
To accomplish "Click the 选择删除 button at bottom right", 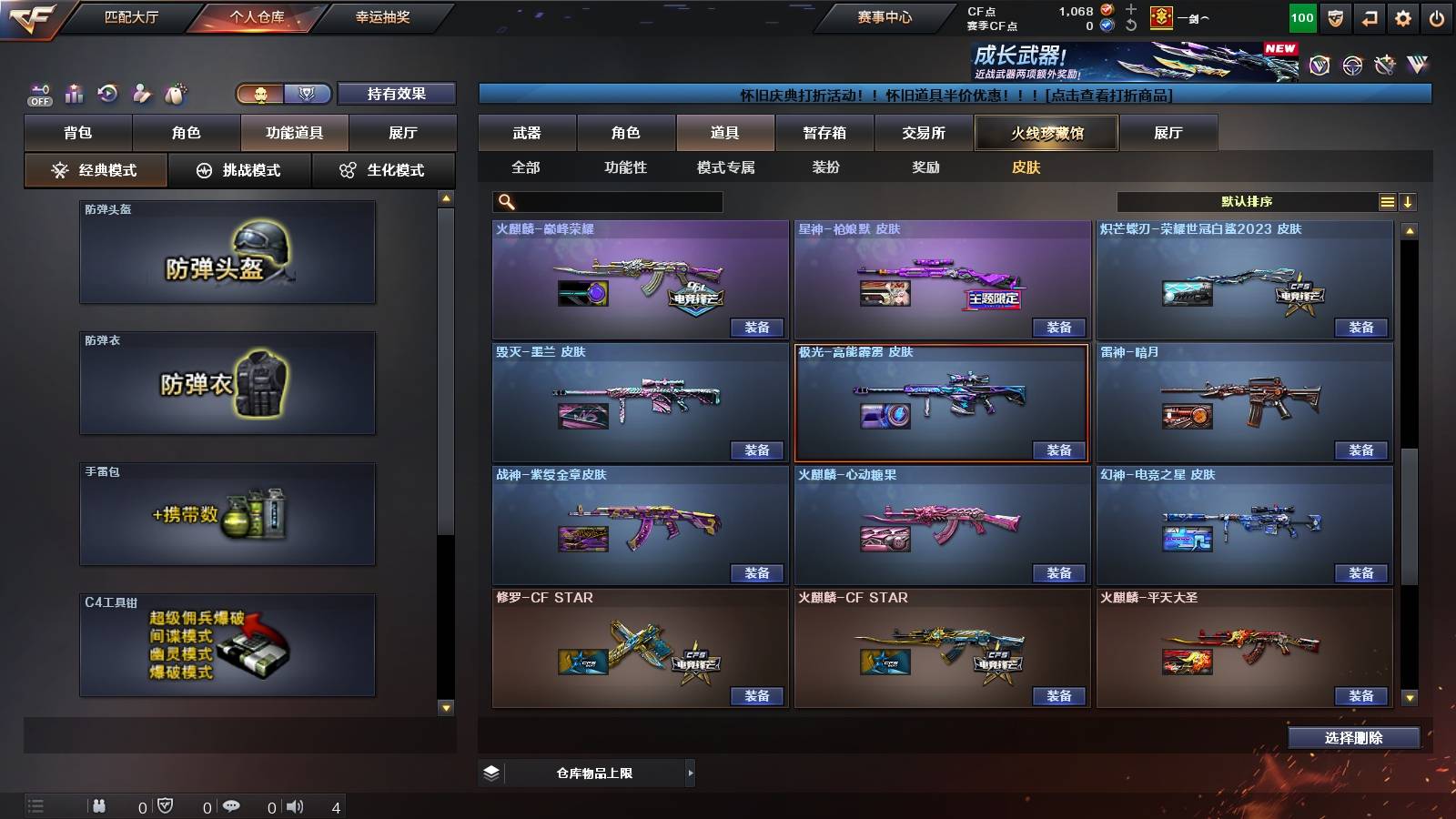I will tap(1353, 737).
